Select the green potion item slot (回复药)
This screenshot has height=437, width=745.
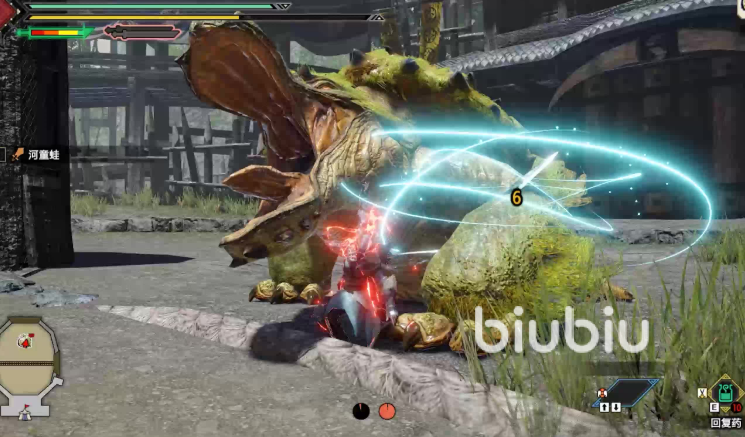click(x=724, y=392)
